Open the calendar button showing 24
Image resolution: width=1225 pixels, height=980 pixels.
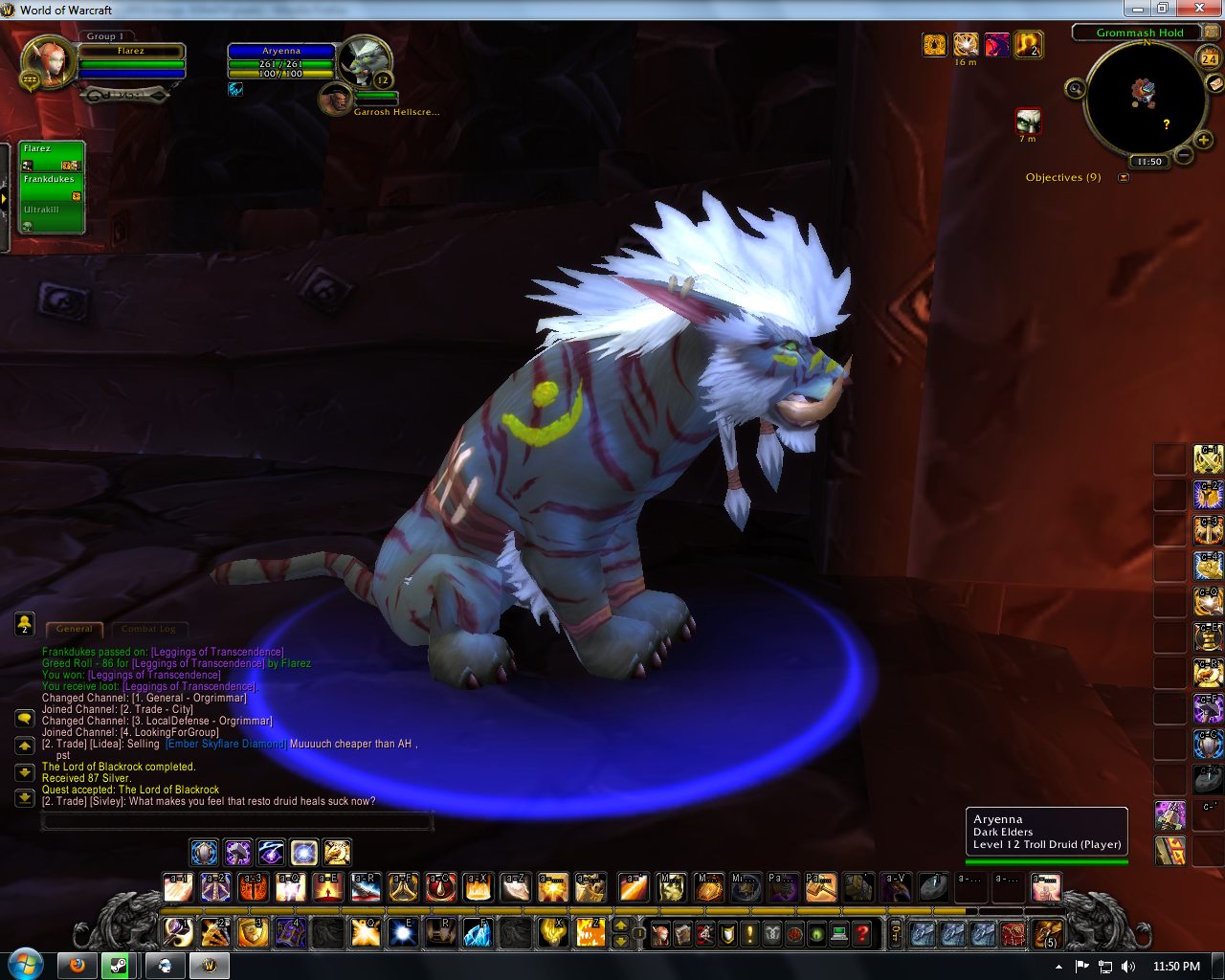click(x=1210, y=58)
